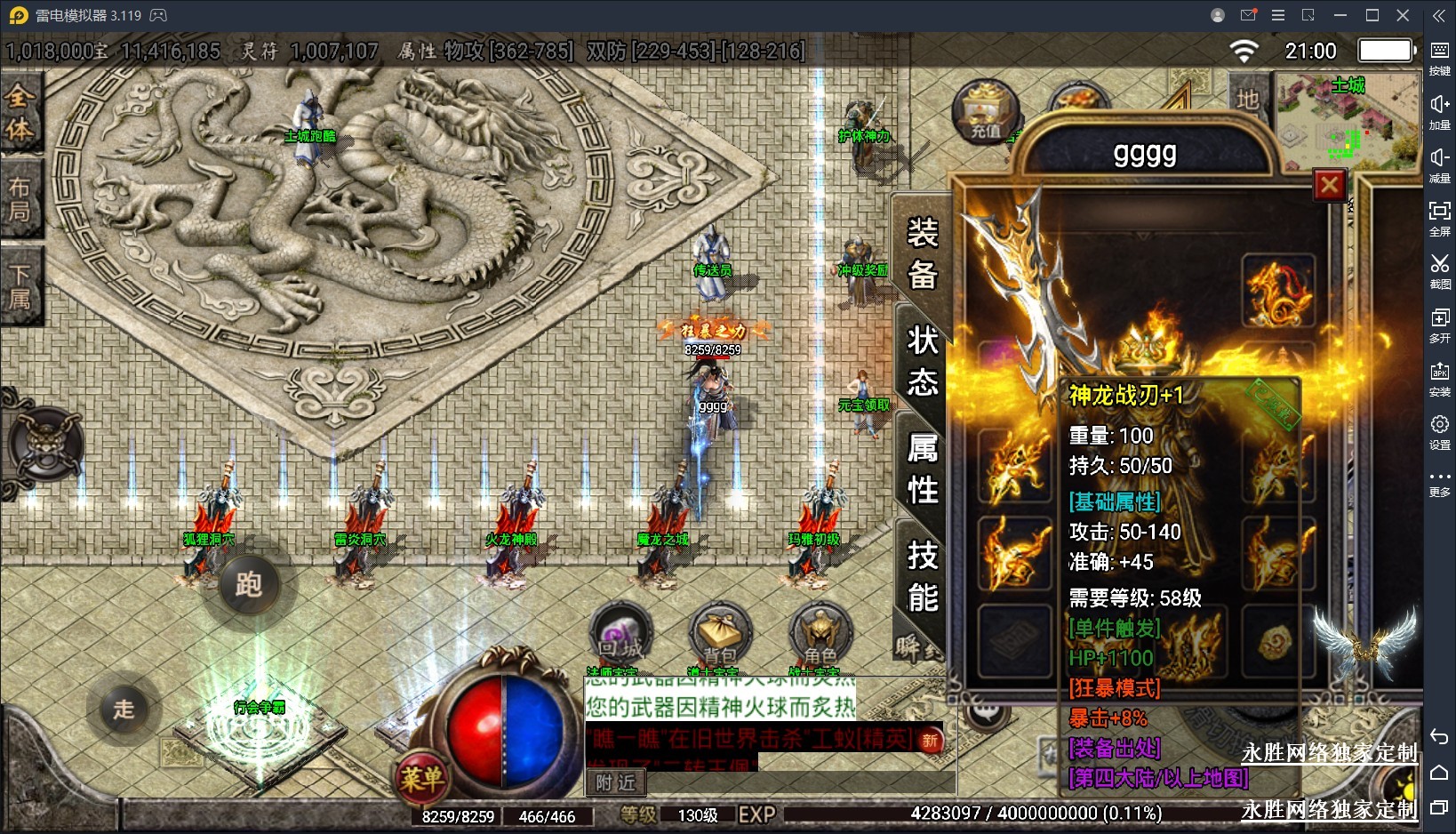Switch to the 装备 equipment tab
The image size is (1456, 834).
coord(923,254)
